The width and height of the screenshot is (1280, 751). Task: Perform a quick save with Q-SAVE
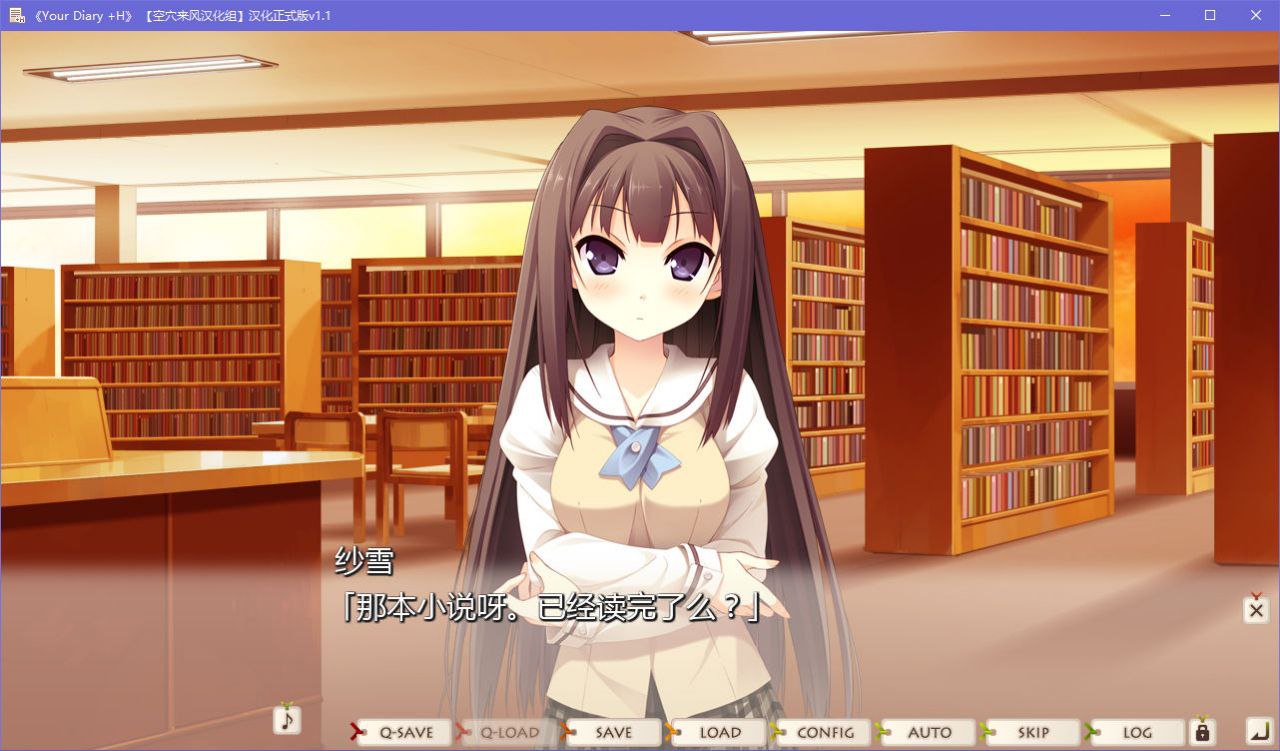[x=406, y=732]
